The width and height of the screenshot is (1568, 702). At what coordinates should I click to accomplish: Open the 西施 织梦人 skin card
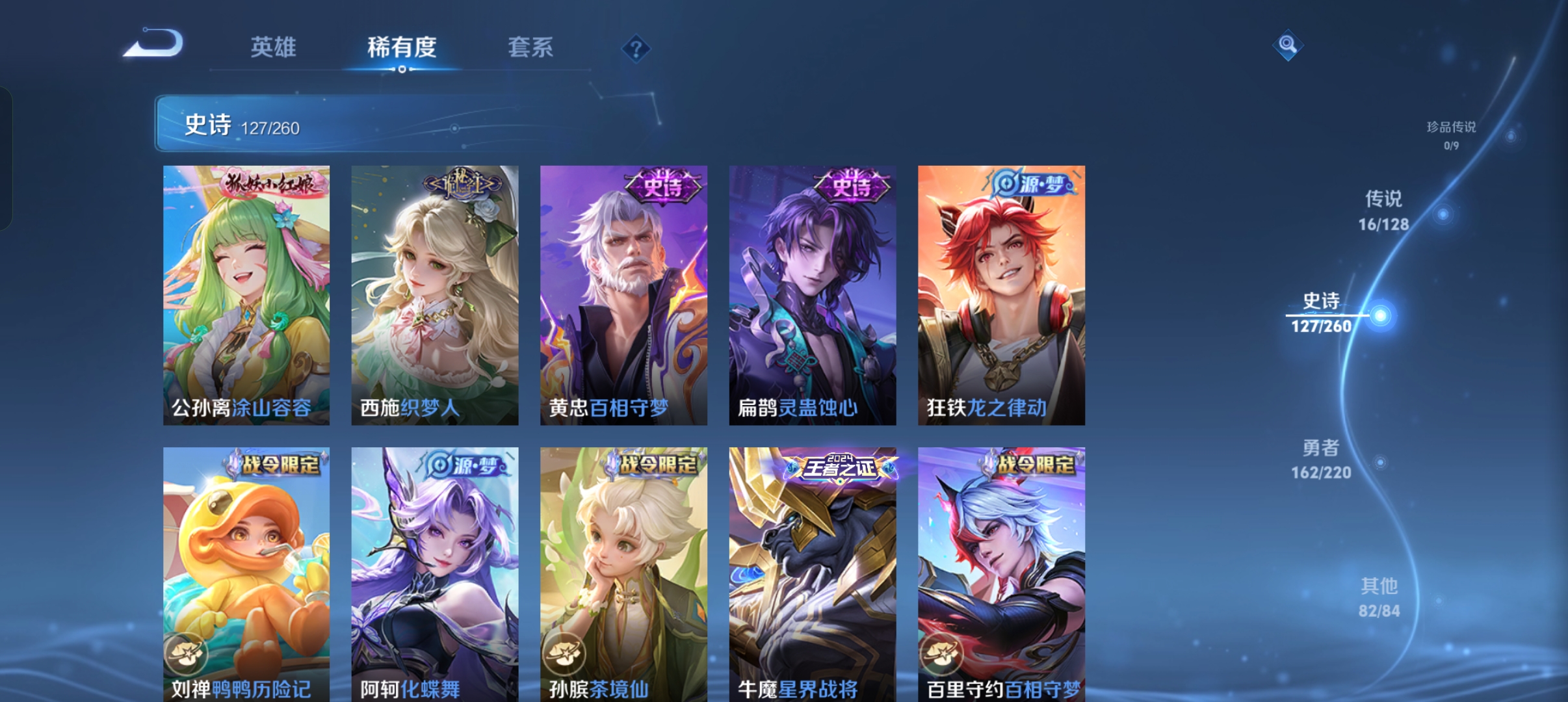click(x=435, y=295)
